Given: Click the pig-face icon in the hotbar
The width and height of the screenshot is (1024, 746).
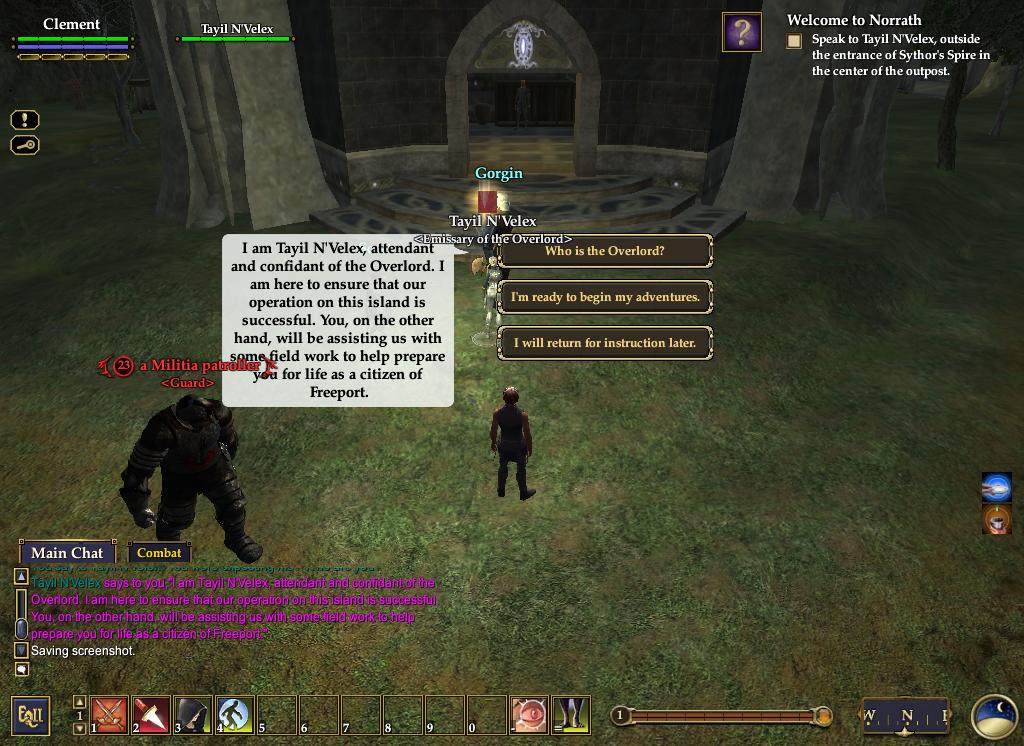Looking at the screenshot, I should (529, 715).
